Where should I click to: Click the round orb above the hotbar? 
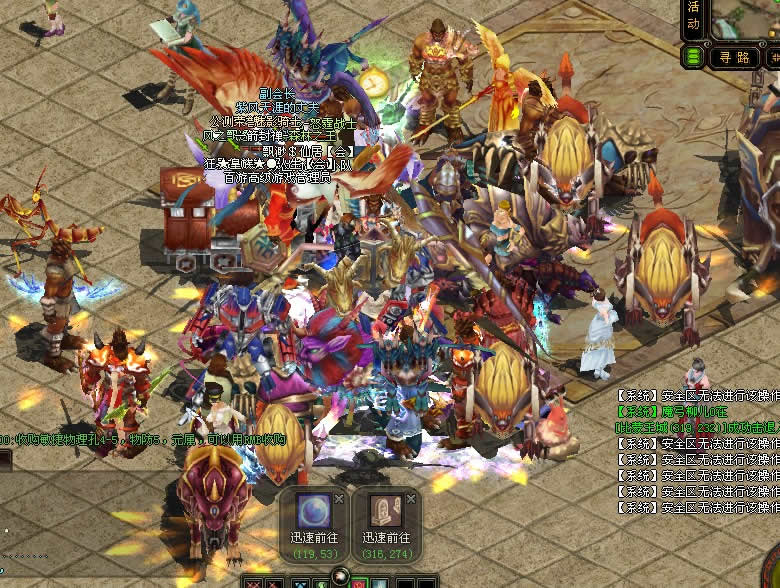(341, 575)
